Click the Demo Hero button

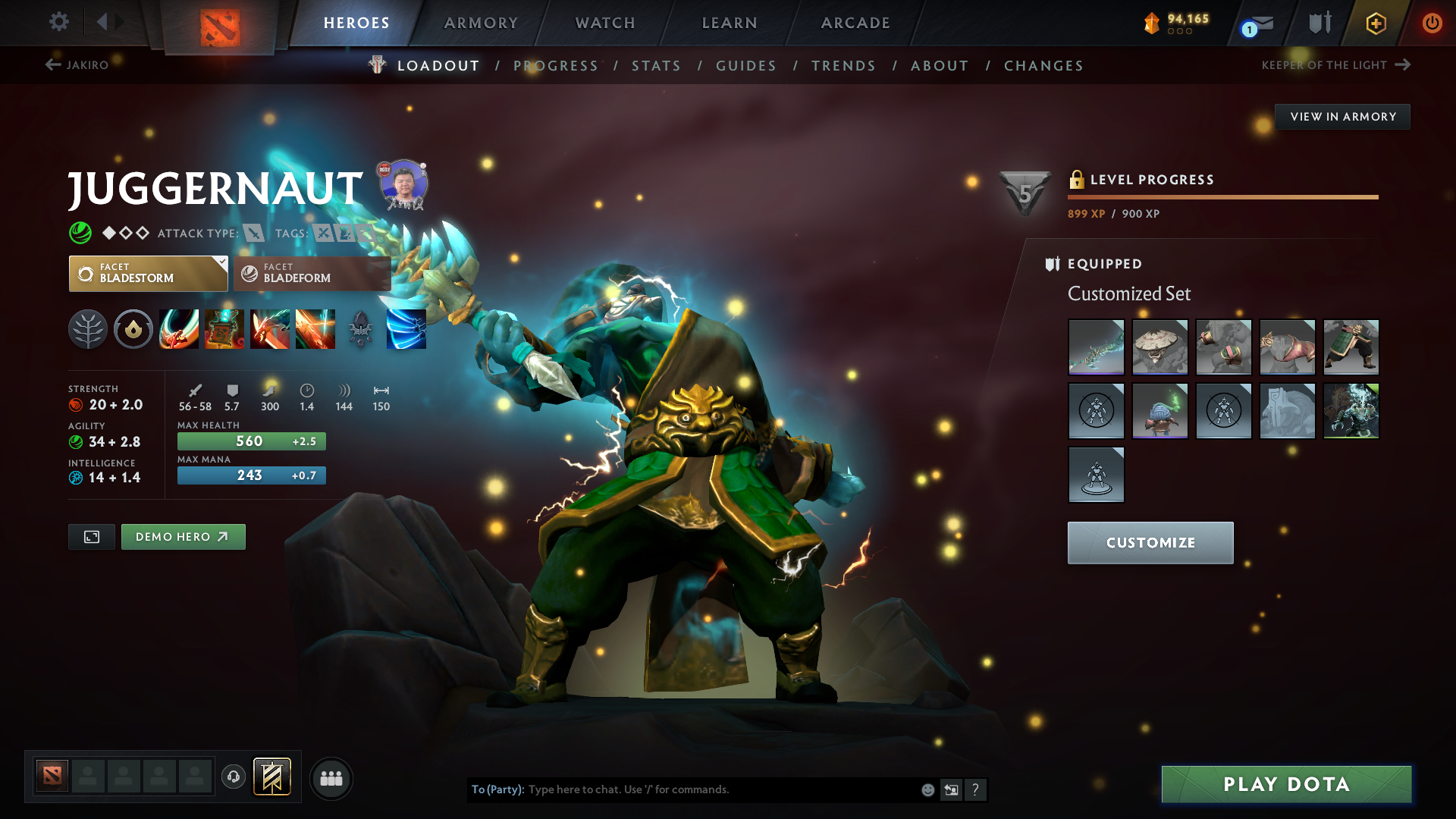coord(183,536)
